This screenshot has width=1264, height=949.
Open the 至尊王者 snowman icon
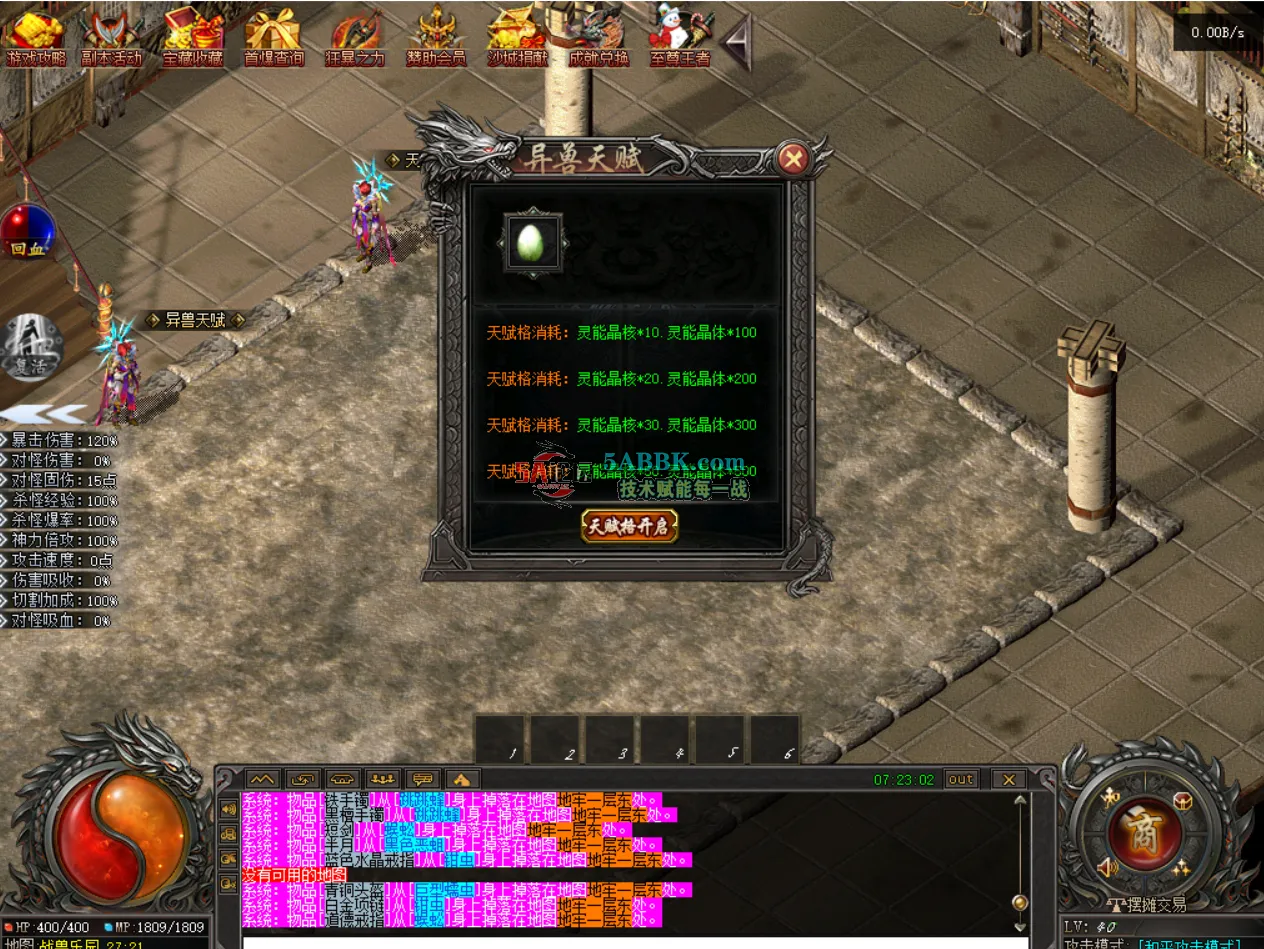tap(680, 37)
